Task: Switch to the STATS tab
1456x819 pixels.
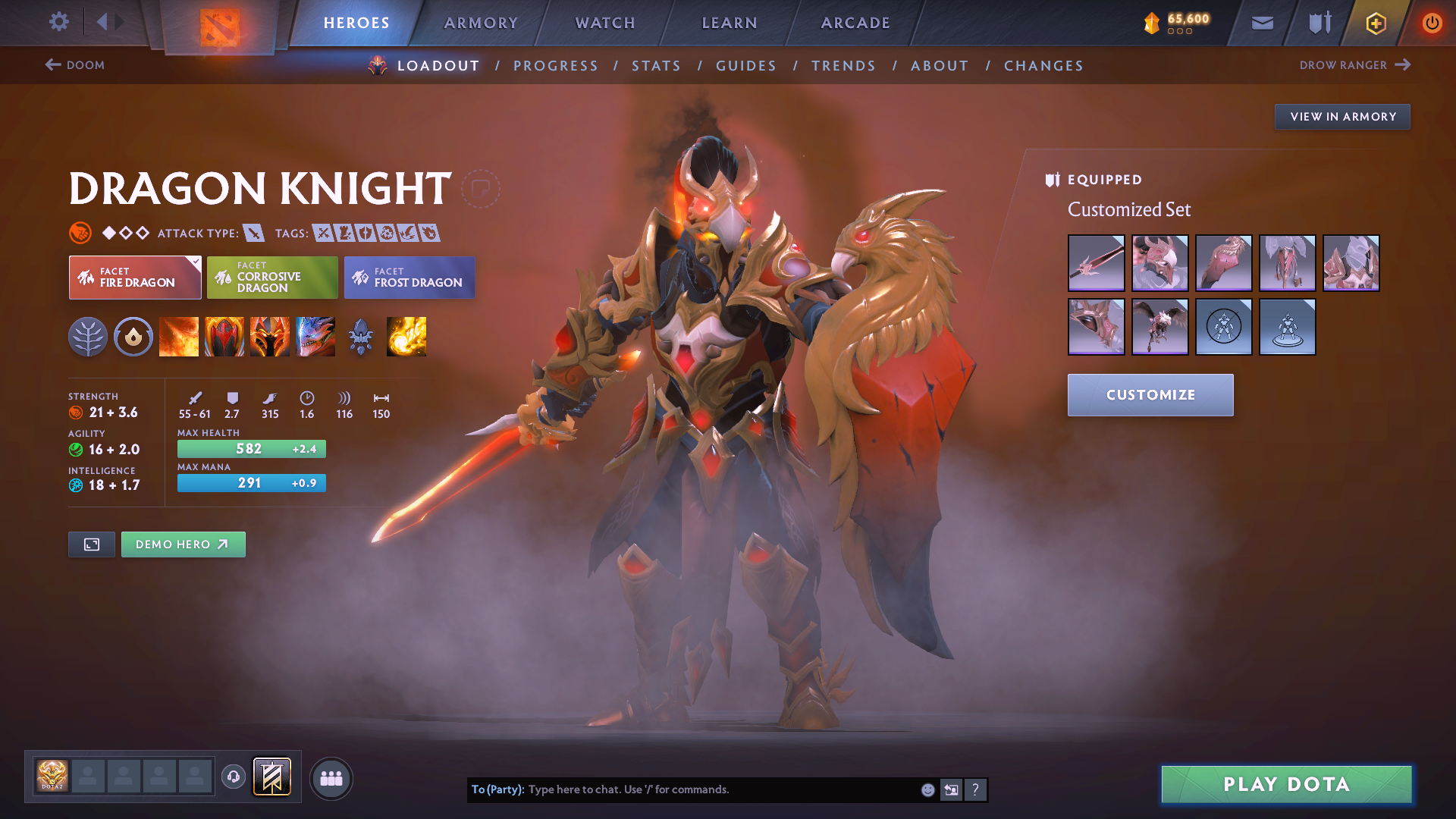Action: [656, 66]
